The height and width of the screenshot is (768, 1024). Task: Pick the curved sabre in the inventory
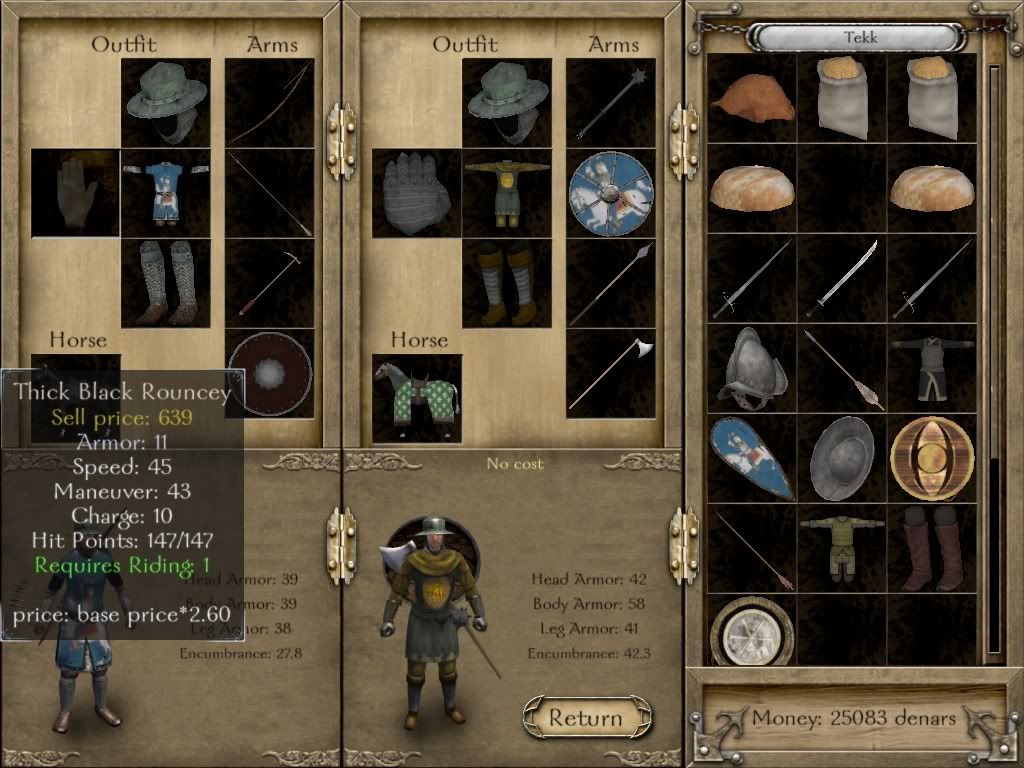pos(842,278)
